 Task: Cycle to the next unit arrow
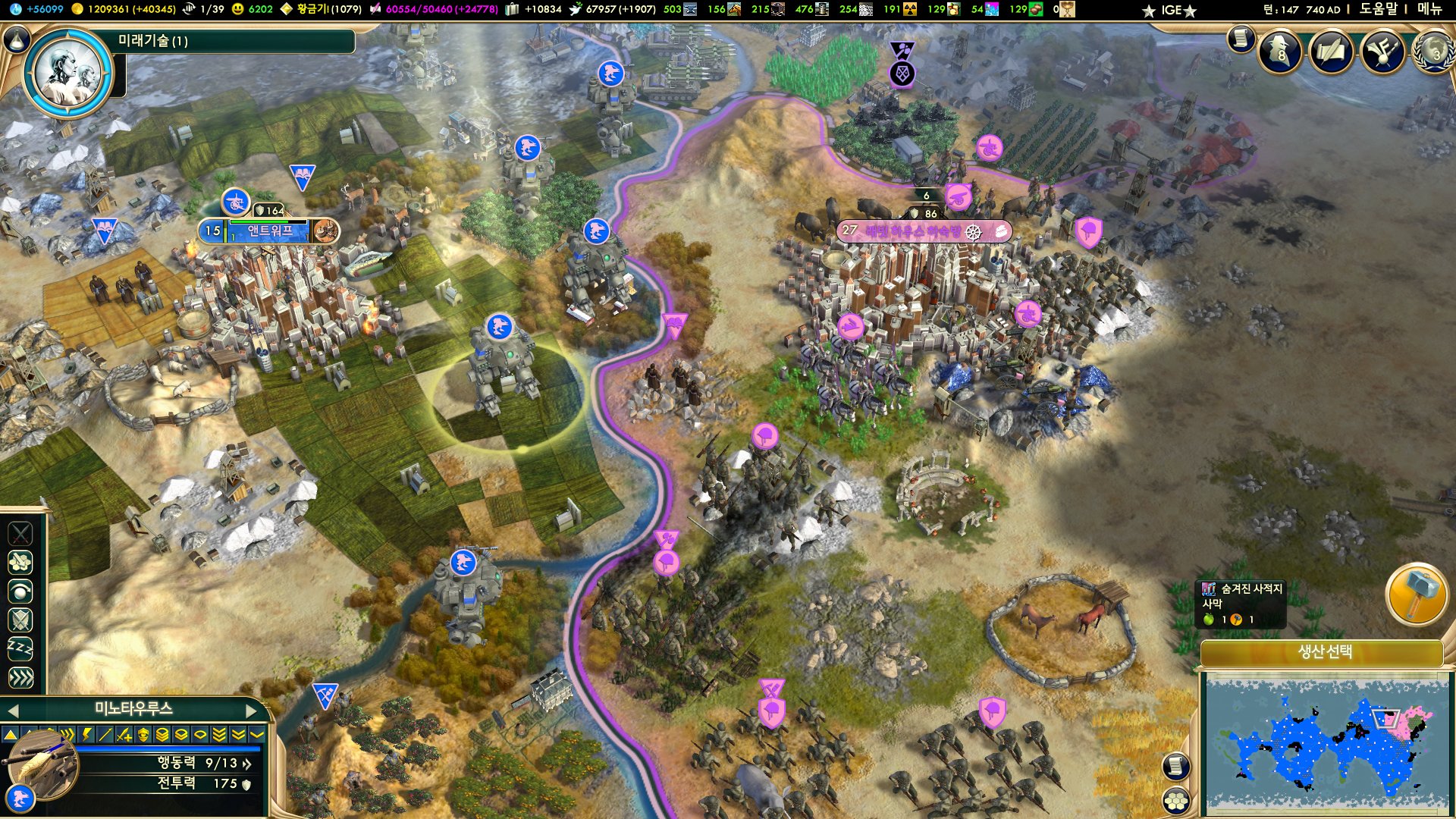pyautogui.click(x=252, y=711)
